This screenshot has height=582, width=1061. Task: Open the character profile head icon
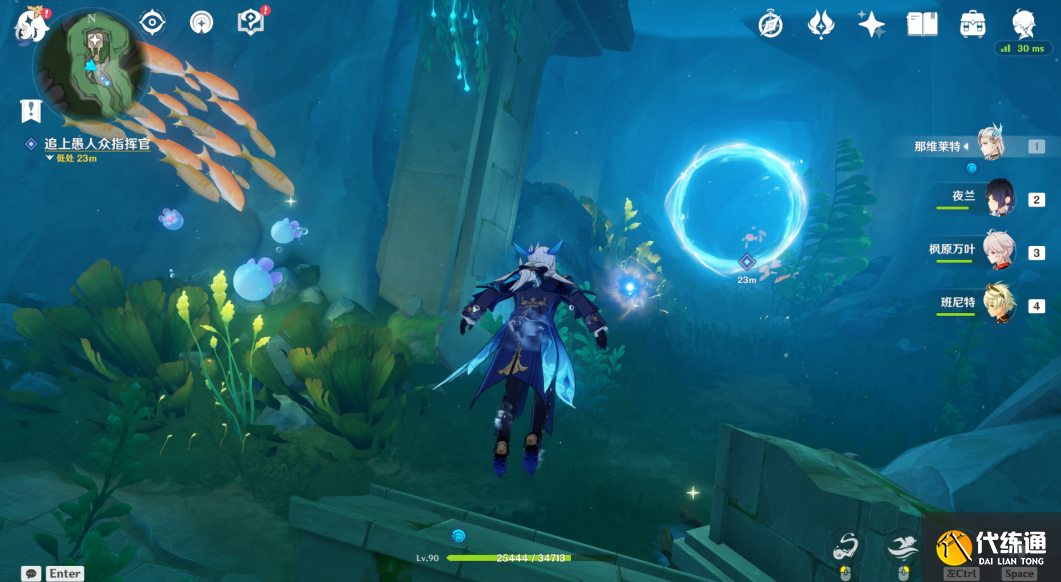coord(1023,25)
